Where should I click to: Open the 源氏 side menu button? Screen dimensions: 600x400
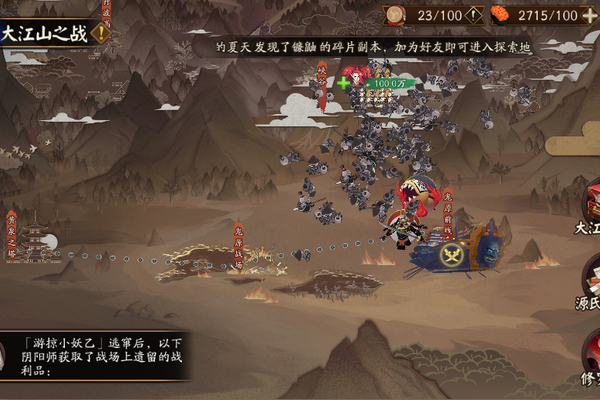[x=588, y=285]
